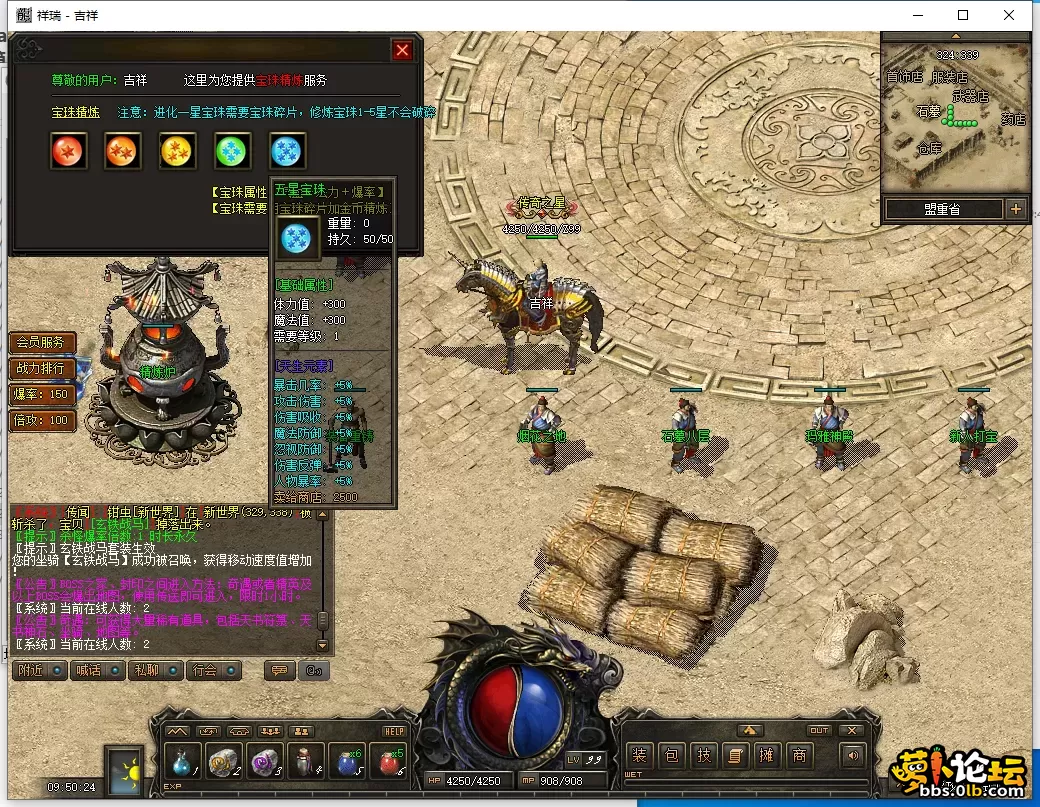Screen dimensions: 1040x807
Task: Open the 技 skills panel
Action: 704,756
